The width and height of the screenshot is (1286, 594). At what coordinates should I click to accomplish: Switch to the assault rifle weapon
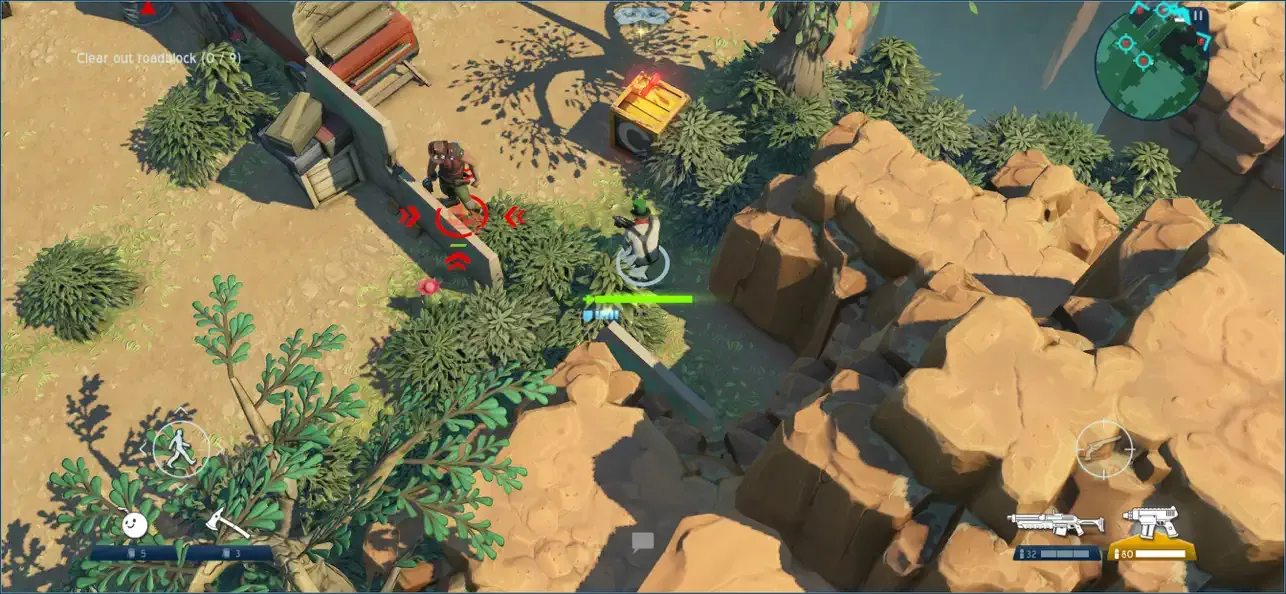(1055, 524)
